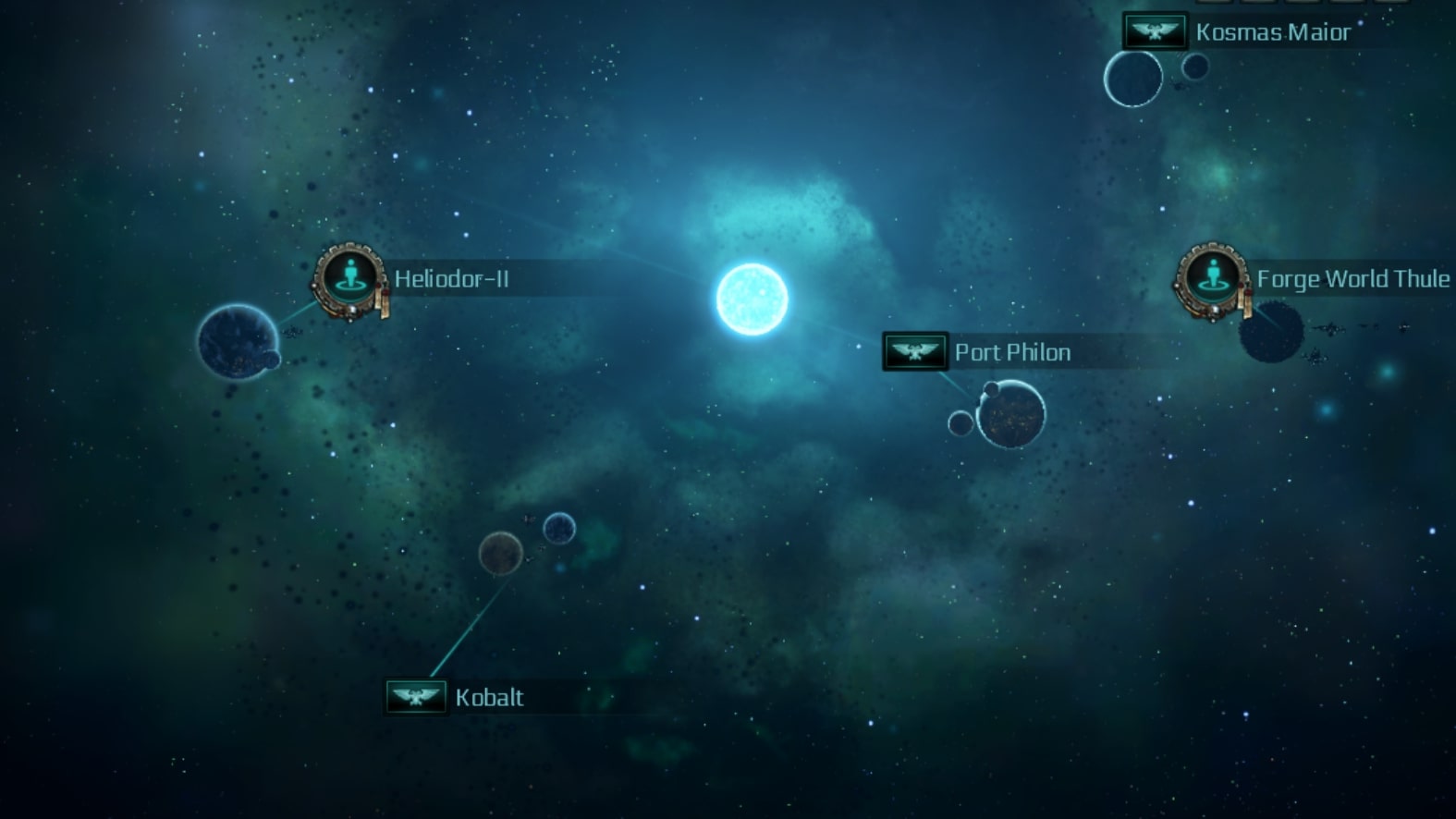Click the eagle emblem beside Port Philon
Image resolution: width=1456 pixels, height=819 pixels.
(x=915, y=351)
